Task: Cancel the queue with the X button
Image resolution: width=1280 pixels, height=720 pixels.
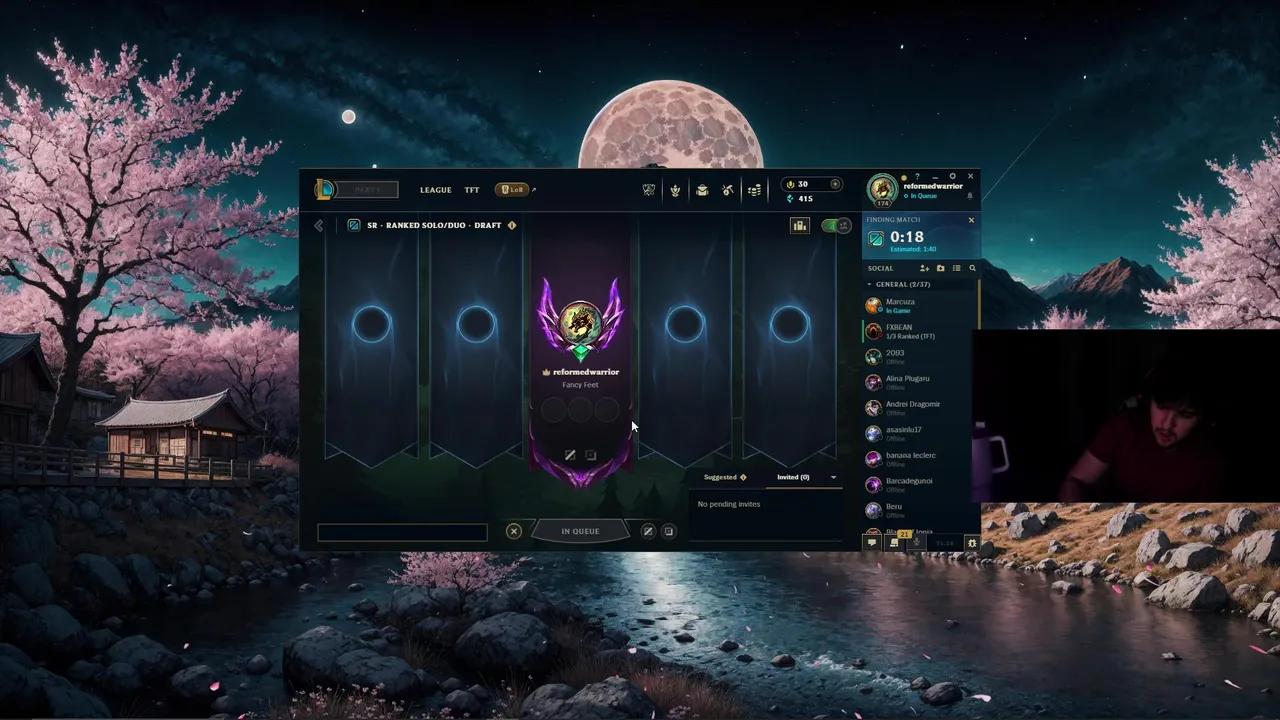Action: (514, 531)
